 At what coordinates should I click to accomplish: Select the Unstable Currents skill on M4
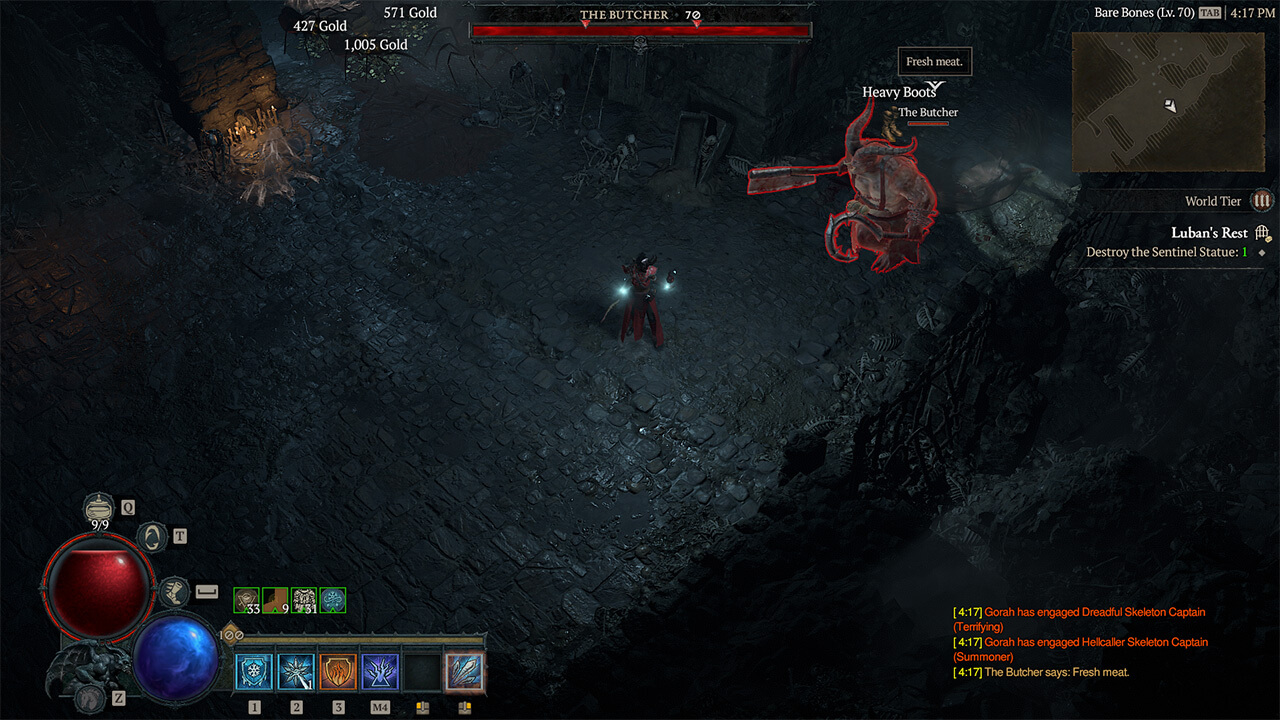380,671
